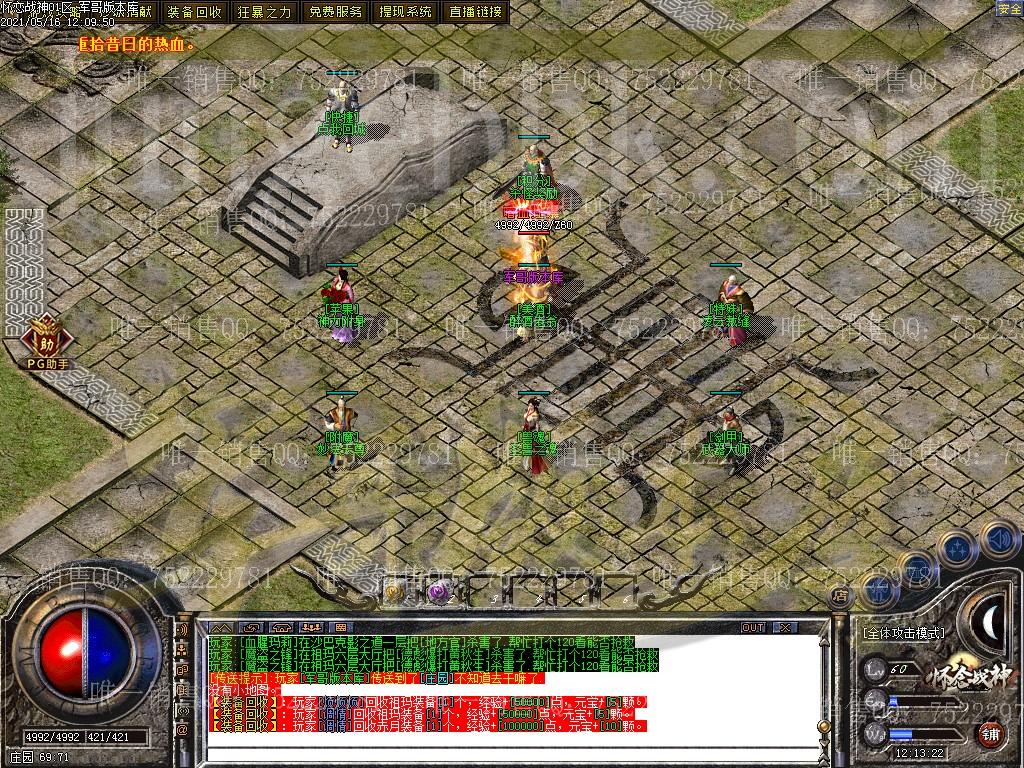Use the purple orb item in belt
Image resolution: width=1024 pixels, height=768 pixels.
[x=437, y=592]
